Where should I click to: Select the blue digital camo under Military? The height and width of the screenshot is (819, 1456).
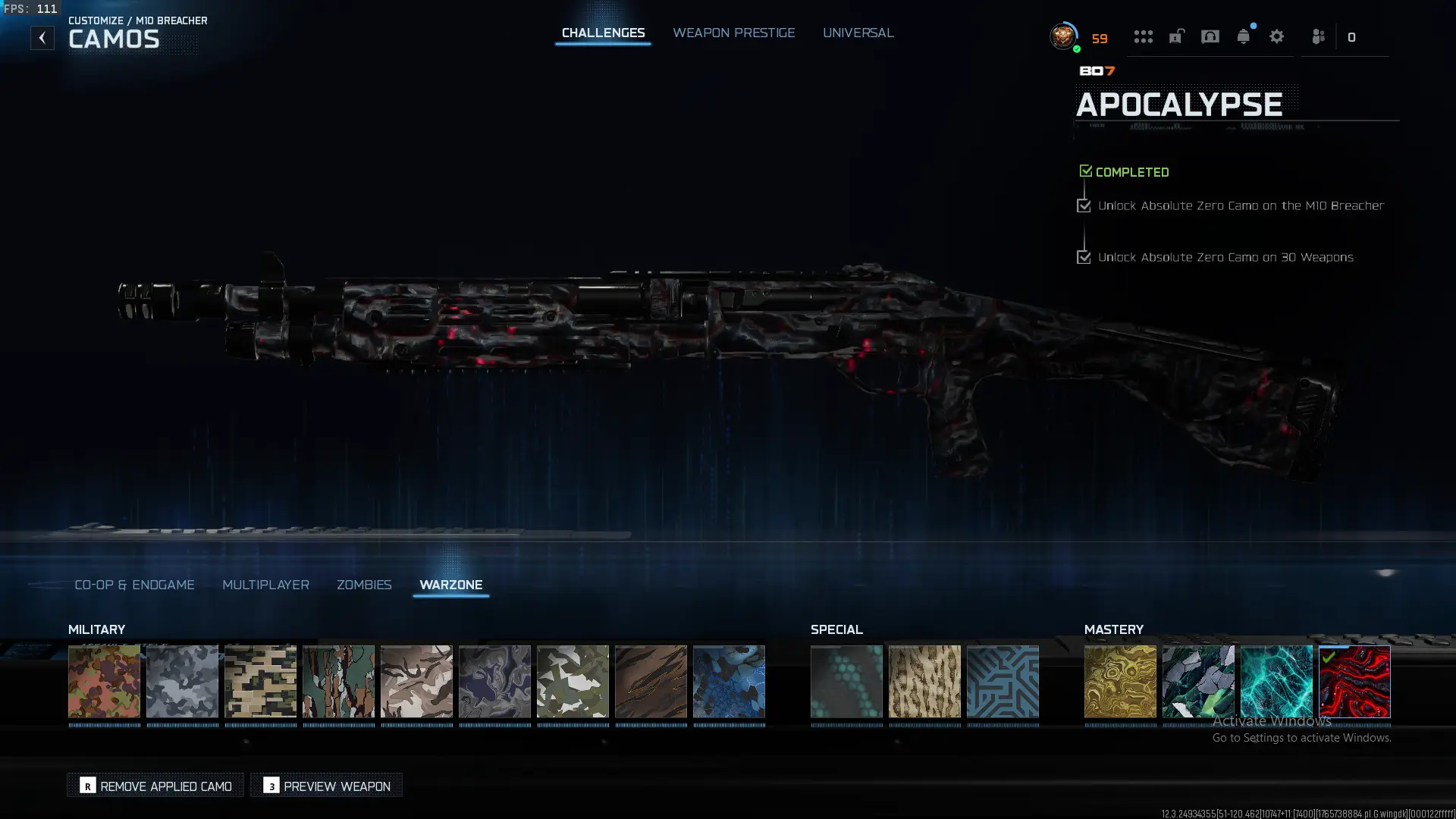pos(729,681)
